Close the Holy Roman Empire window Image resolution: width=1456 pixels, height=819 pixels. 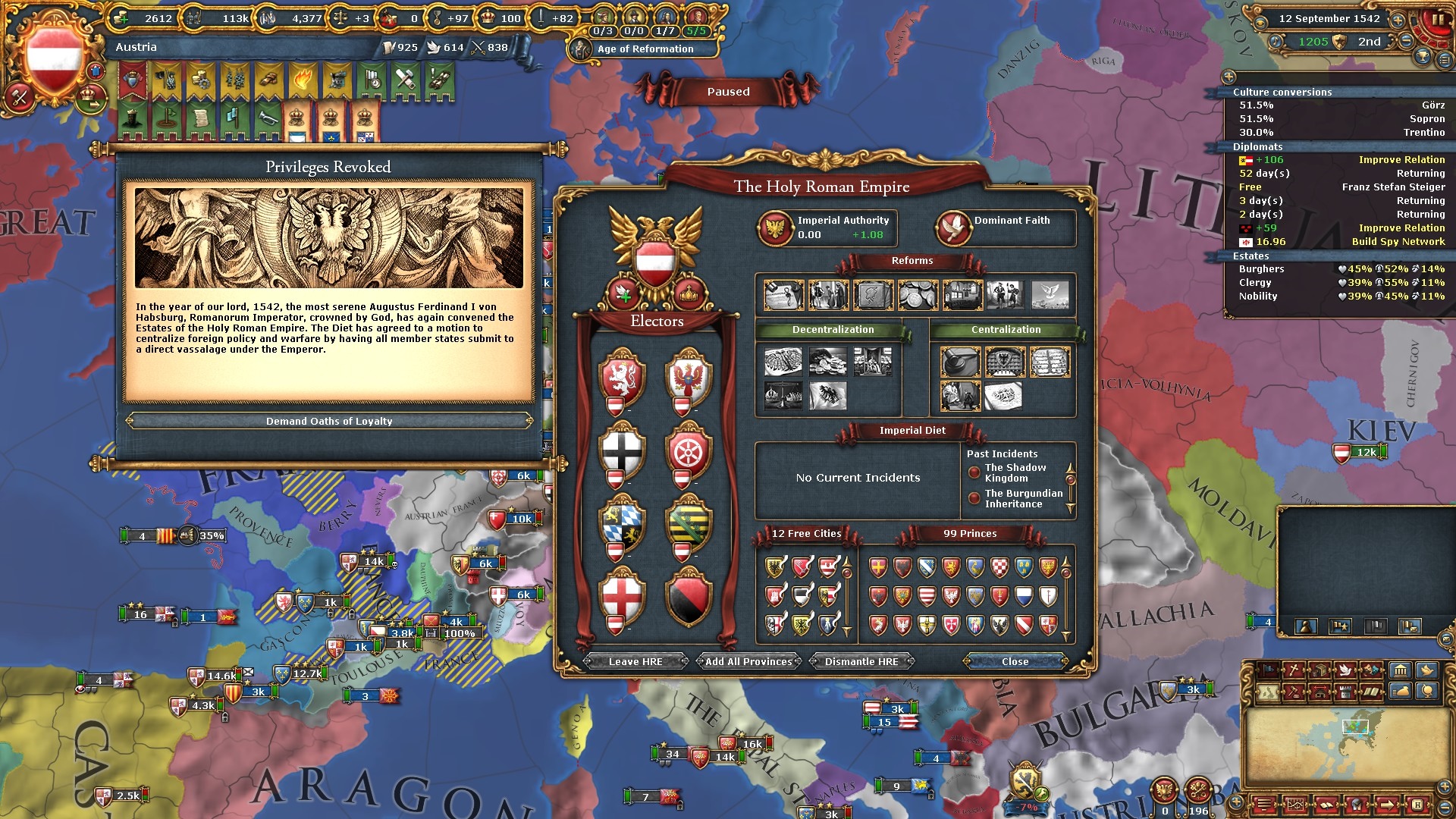[1015, 661]
